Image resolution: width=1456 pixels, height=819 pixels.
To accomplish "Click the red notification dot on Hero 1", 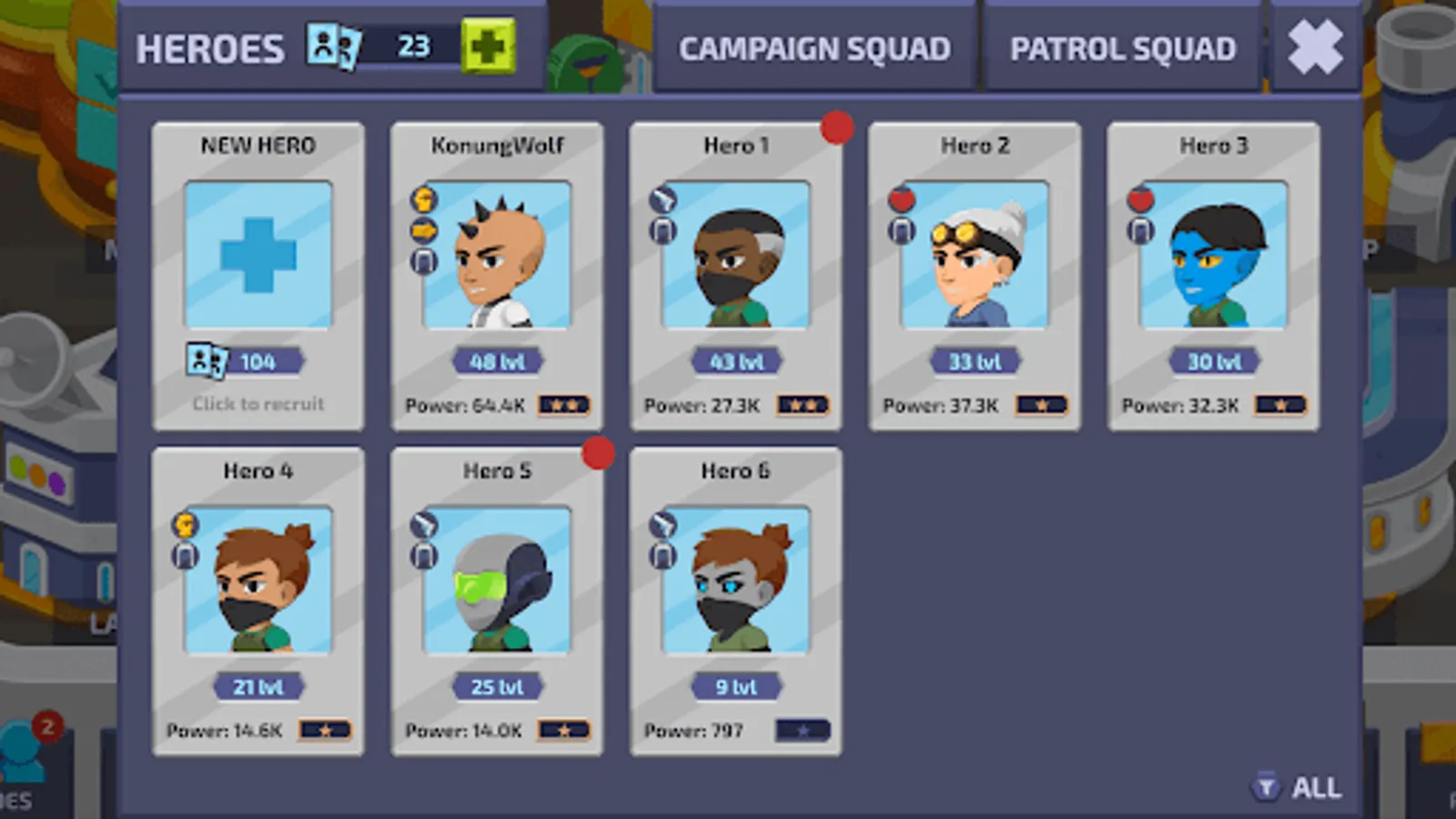I will (836, 129).
